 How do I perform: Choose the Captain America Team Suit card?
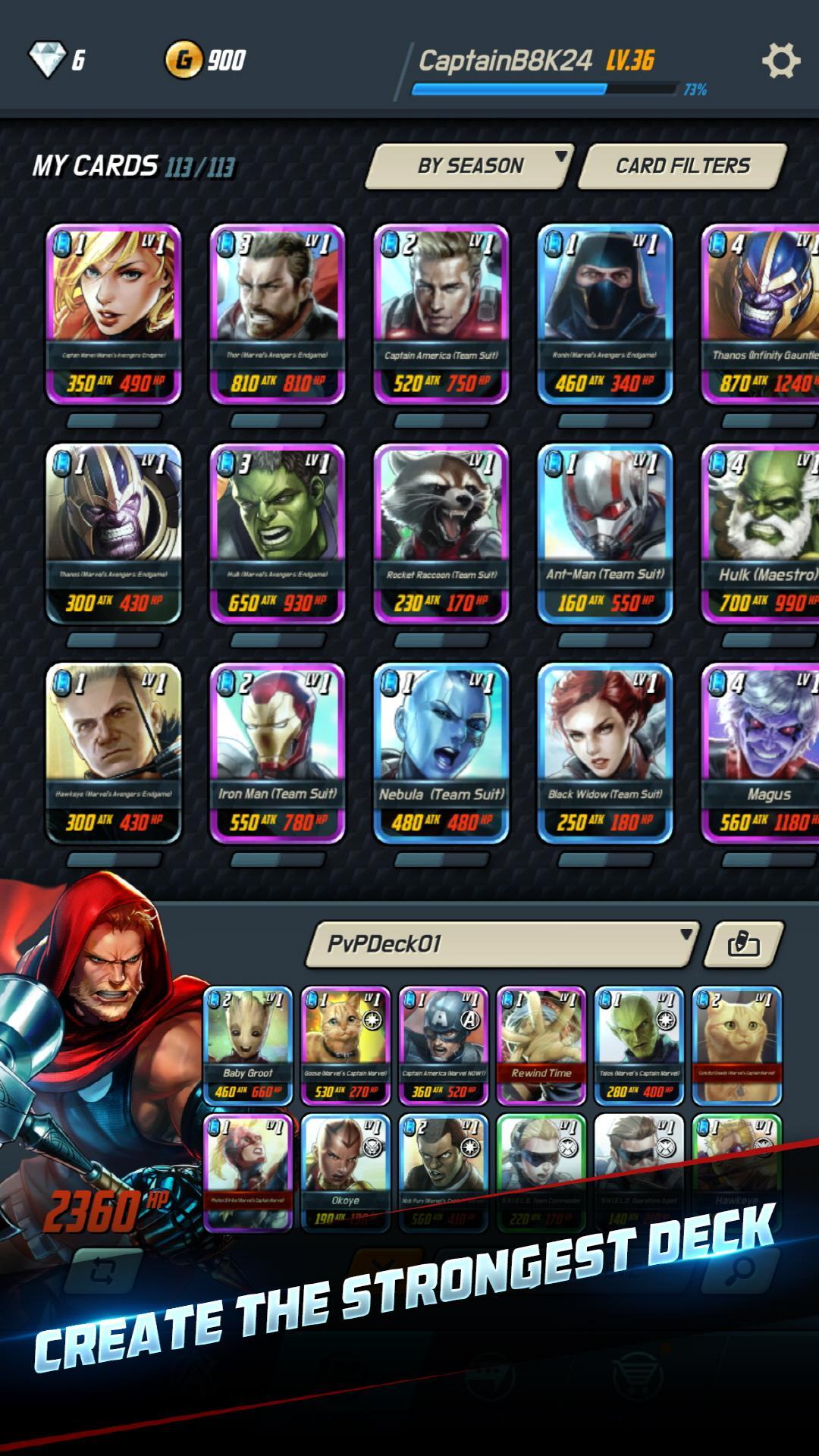(x=441, y=313)
